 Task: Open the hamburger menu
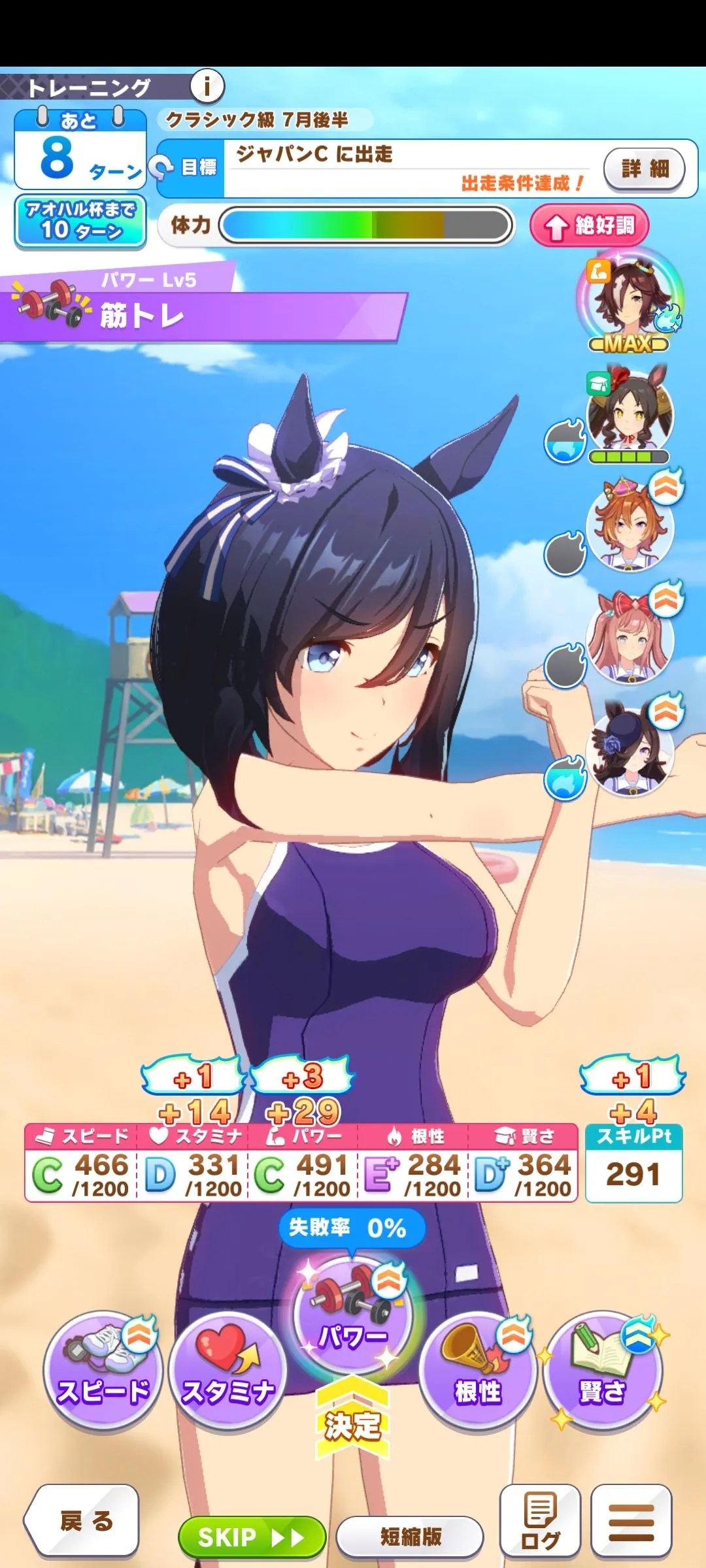[x=631, y=1521]
